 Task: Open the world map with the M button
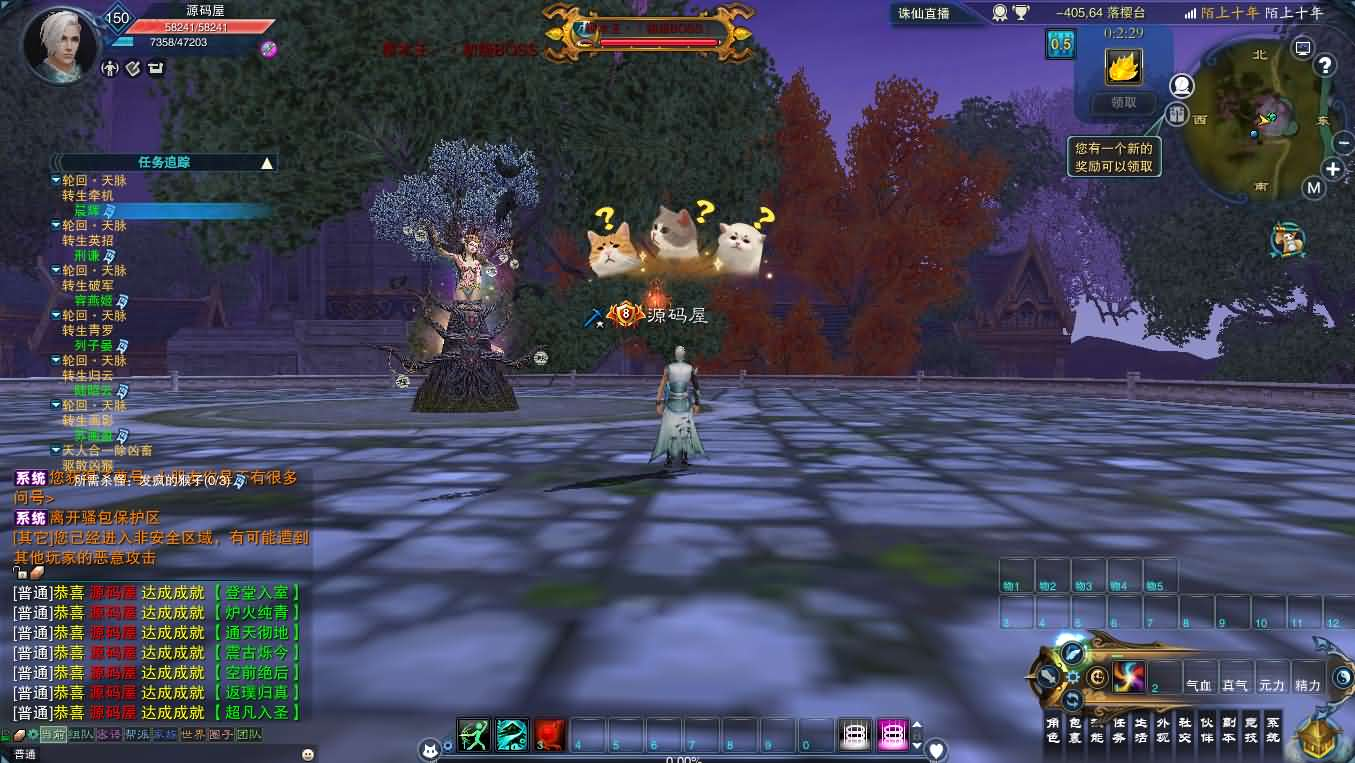click(x=1314, y=187)
